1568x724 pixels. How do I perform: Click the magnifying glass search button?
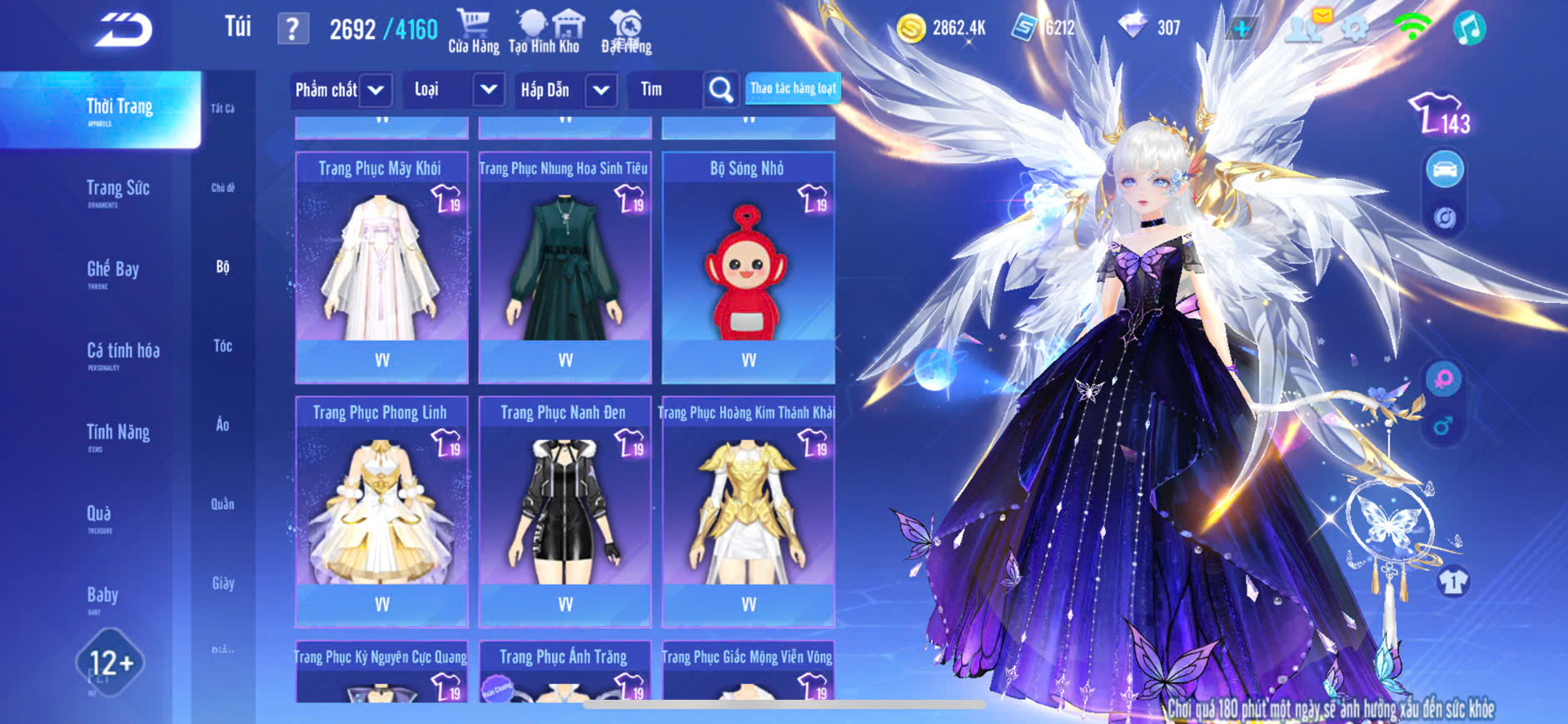[x=721, y=90]
